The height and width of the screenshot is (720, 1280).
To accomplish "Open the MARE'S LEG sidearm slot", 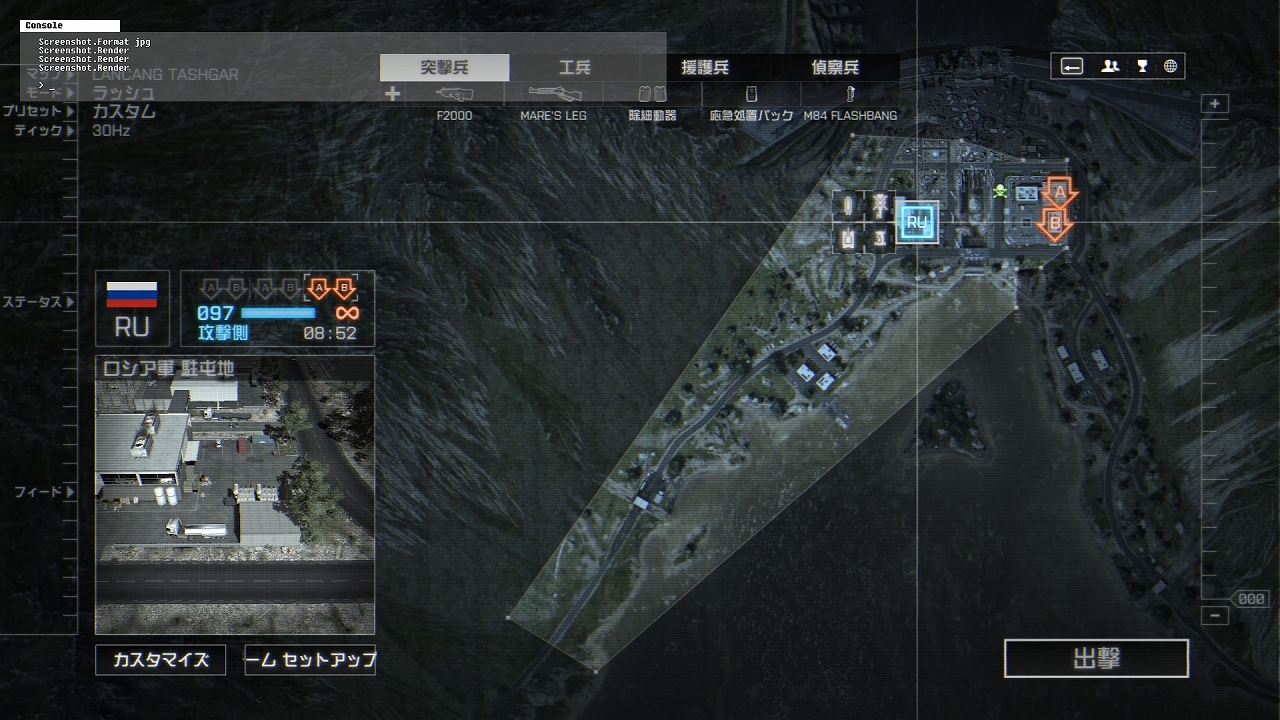I will coord(553,95).
